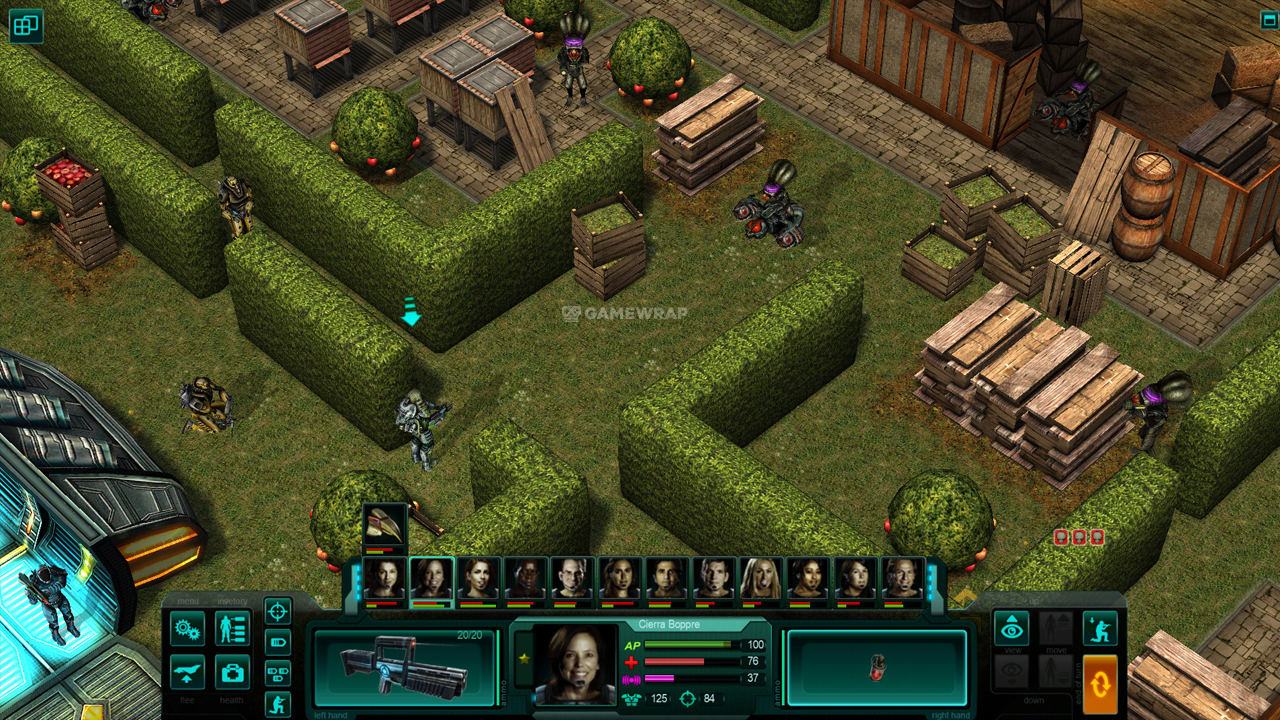
Task: Use the health medkit button
Action: (232, 672)
